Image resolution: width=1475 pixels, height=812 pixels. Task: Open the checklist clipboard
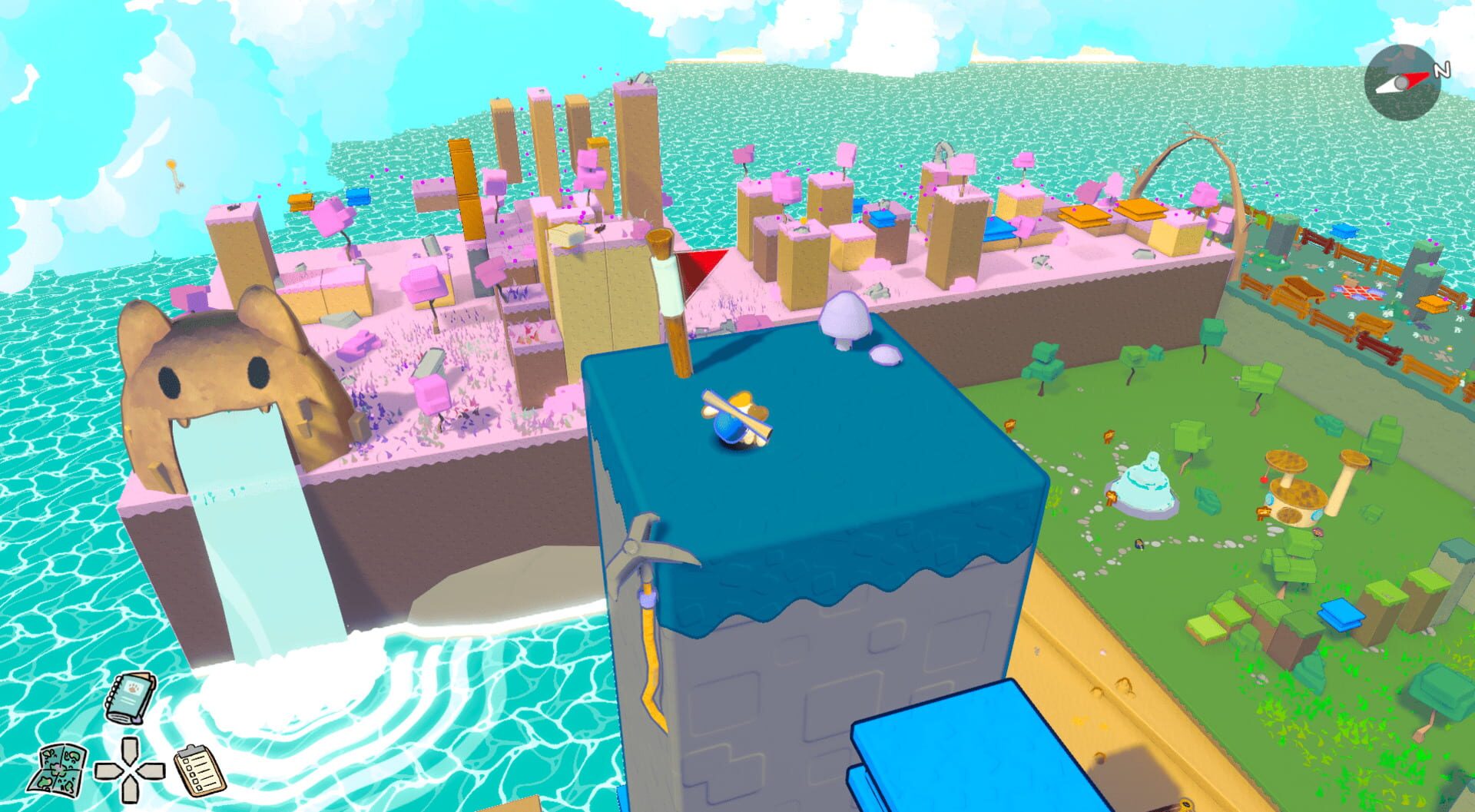[x=198, y=768]
